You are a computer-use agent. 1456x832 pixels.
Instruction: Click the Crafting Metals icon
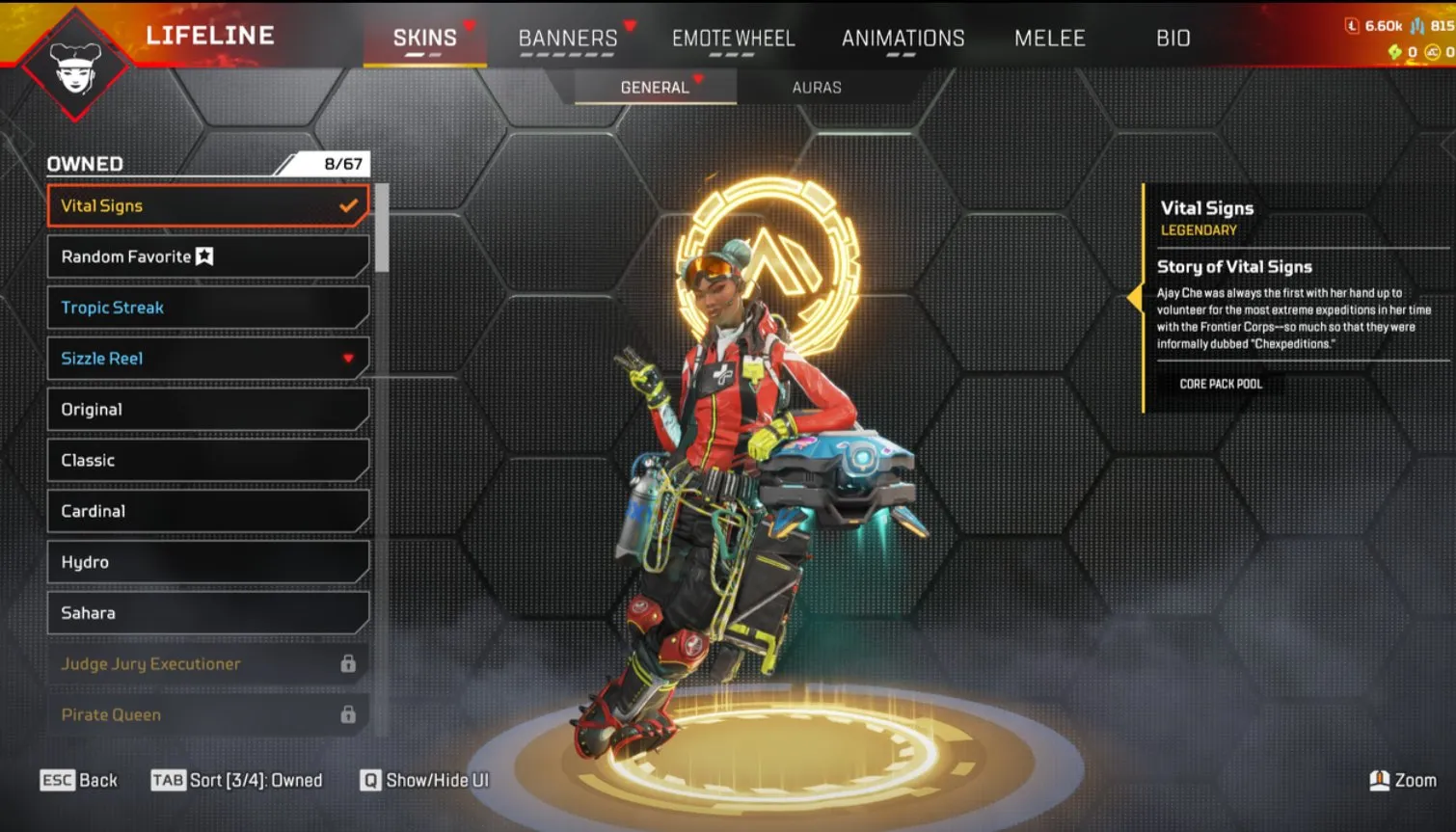click(x=1417, y=26)
